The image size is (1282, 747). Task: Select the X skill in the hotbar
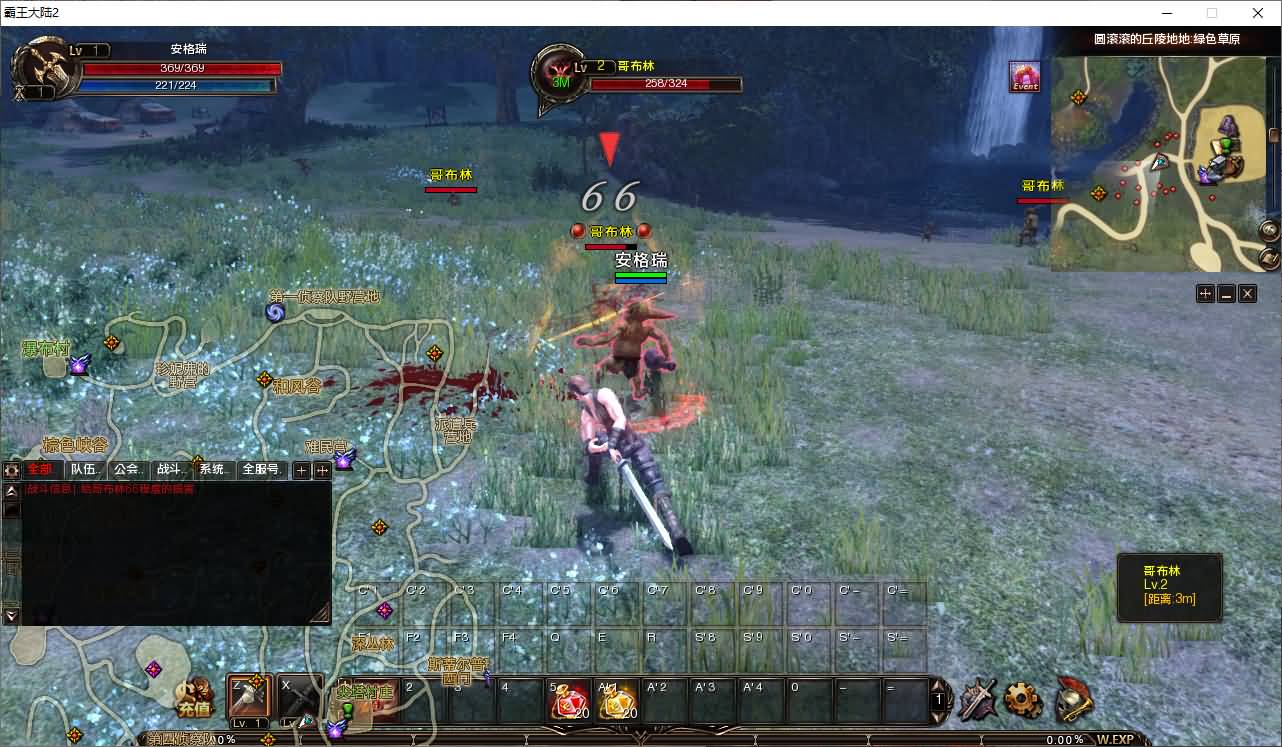[x=291, y=698]
